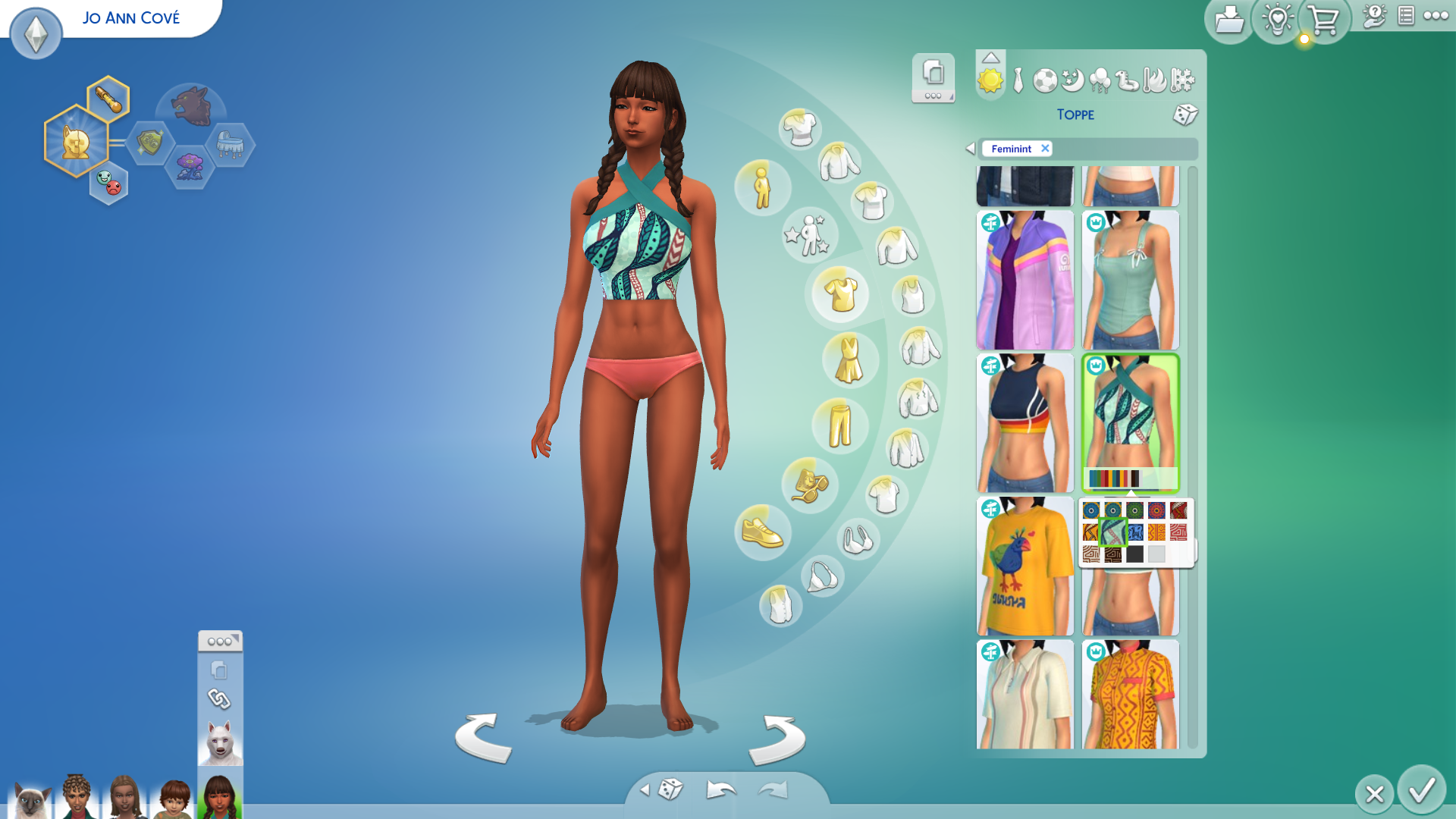1456x819 pixels.
Task: Select the solid black color swatch
Action: tap(1134, 554)
